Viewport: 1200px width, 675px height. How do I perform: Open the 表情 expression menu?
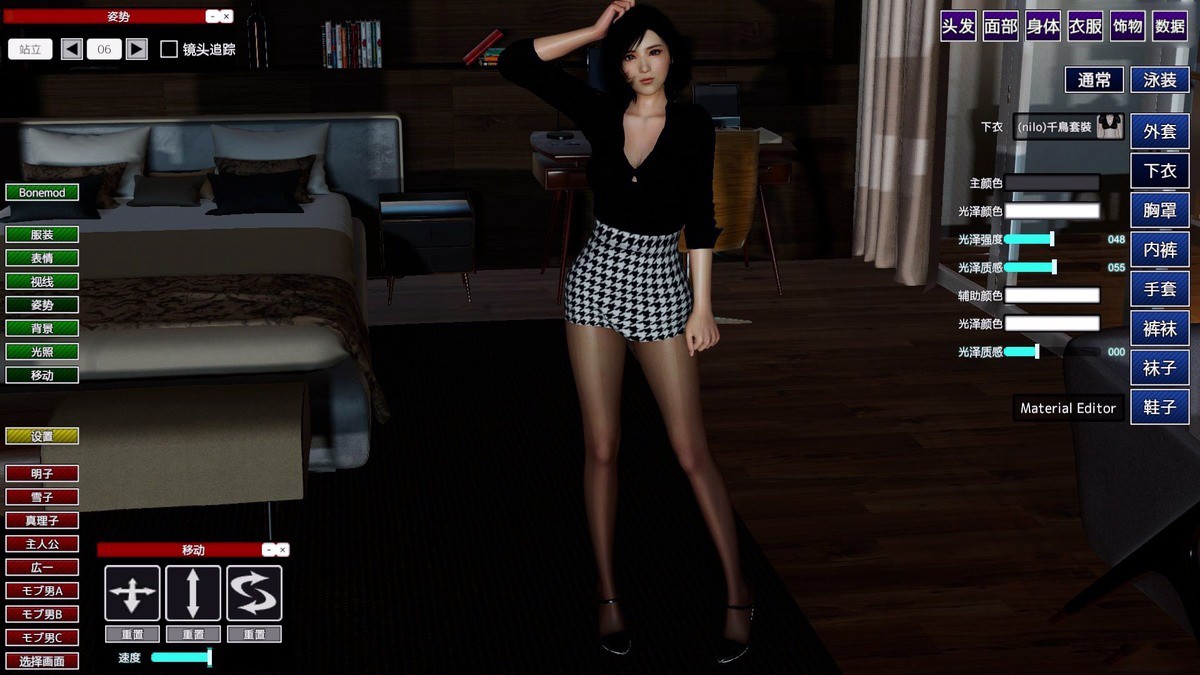pos(42,258)
